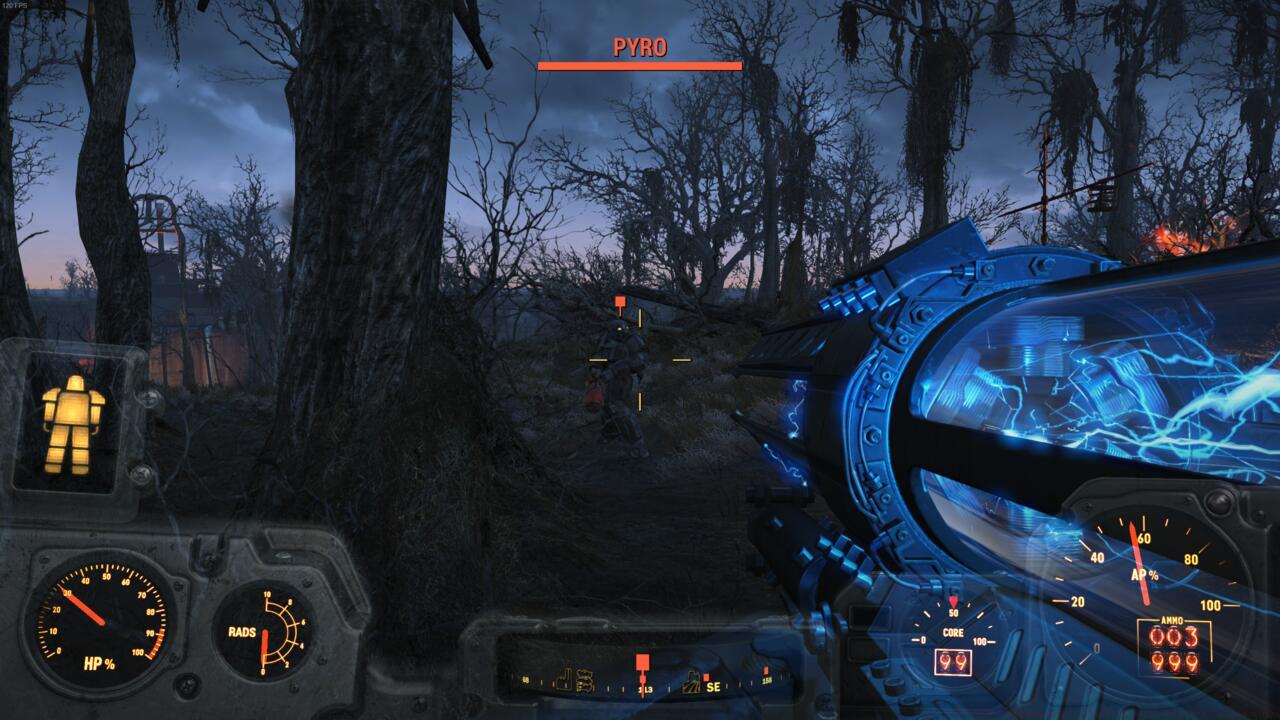Image resolution: width=1280 pixels, height=720 pixels.
Task: Select the PYRO enemy name label
Action: 638,48
